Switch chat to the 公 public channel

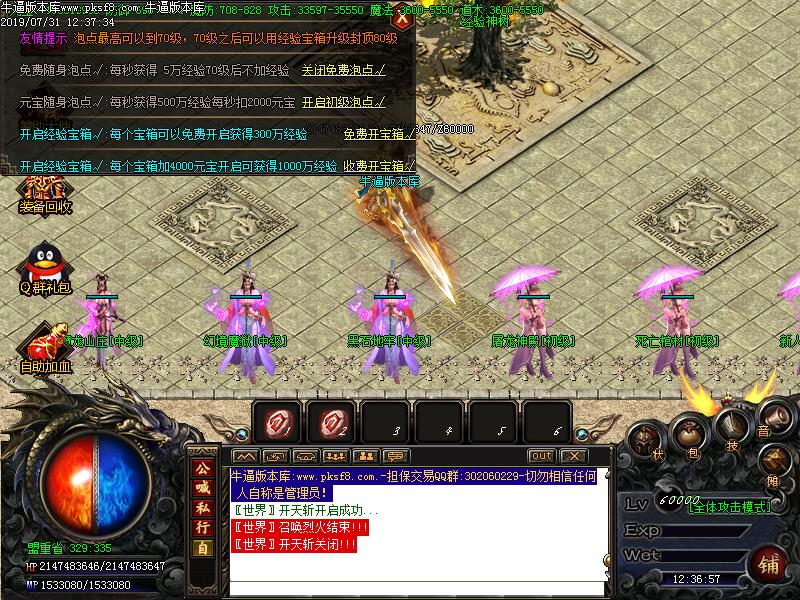coord(202,468)
